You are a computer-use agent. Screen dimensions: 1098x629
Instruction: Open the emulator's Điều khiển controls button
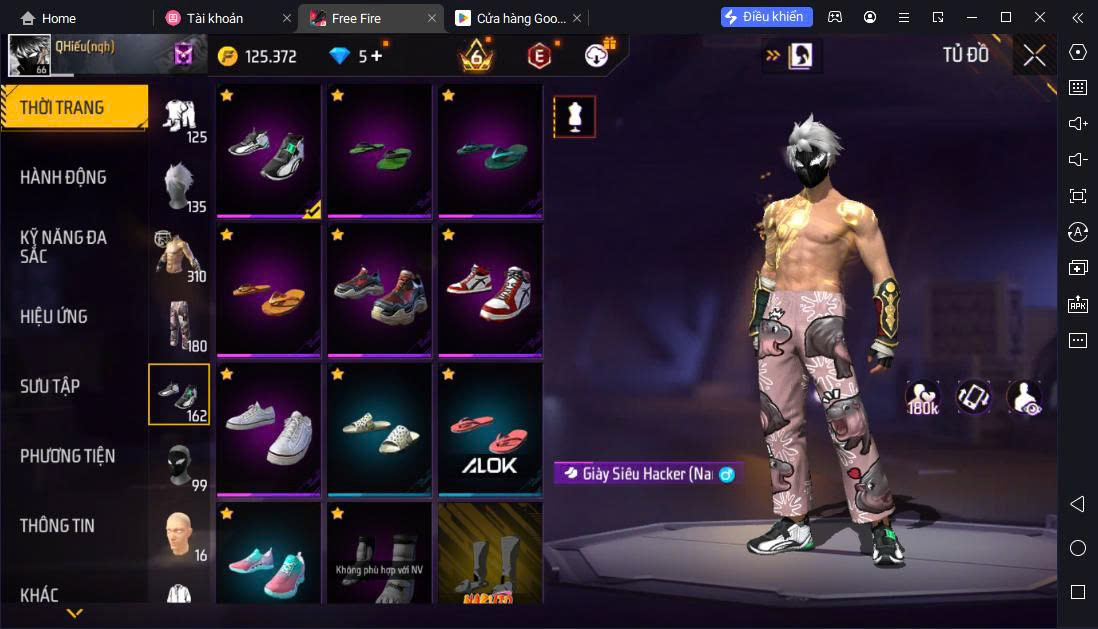tap(766, 17)
